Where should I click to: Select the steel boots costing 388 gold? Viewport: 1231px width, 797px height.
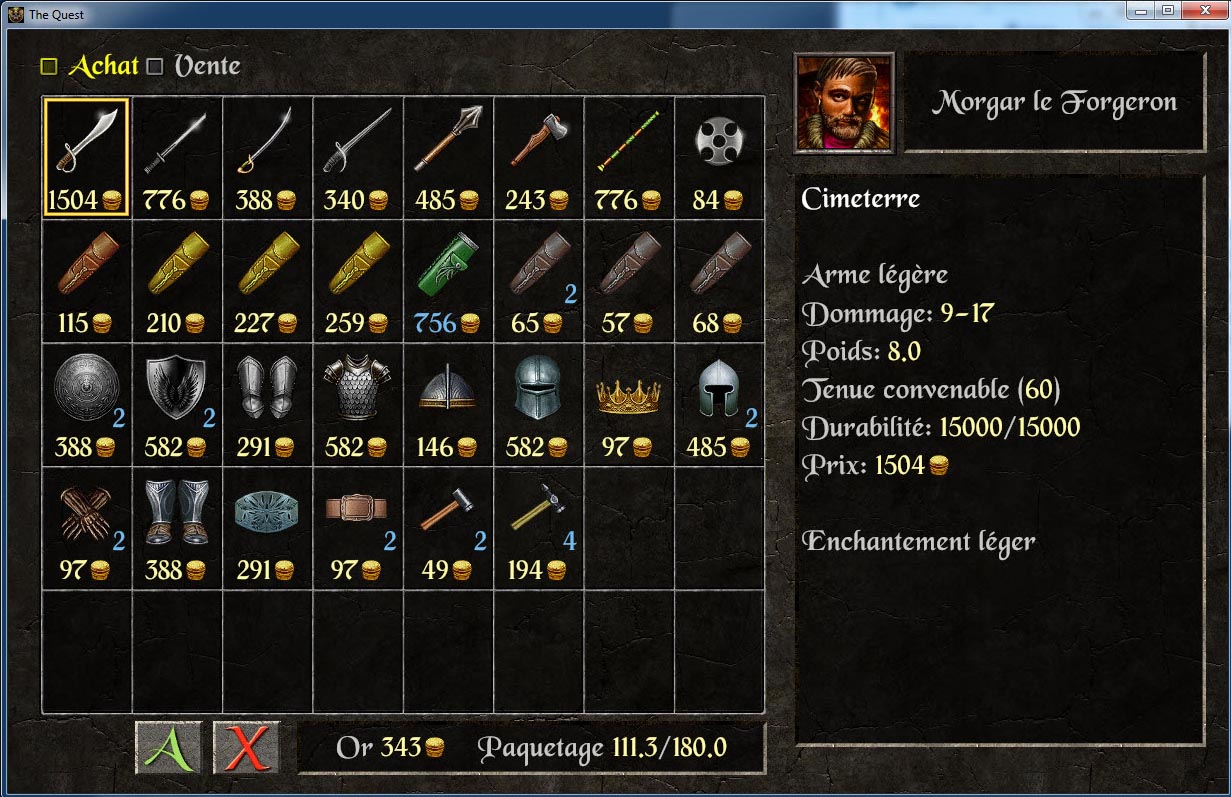coord(176,528)
